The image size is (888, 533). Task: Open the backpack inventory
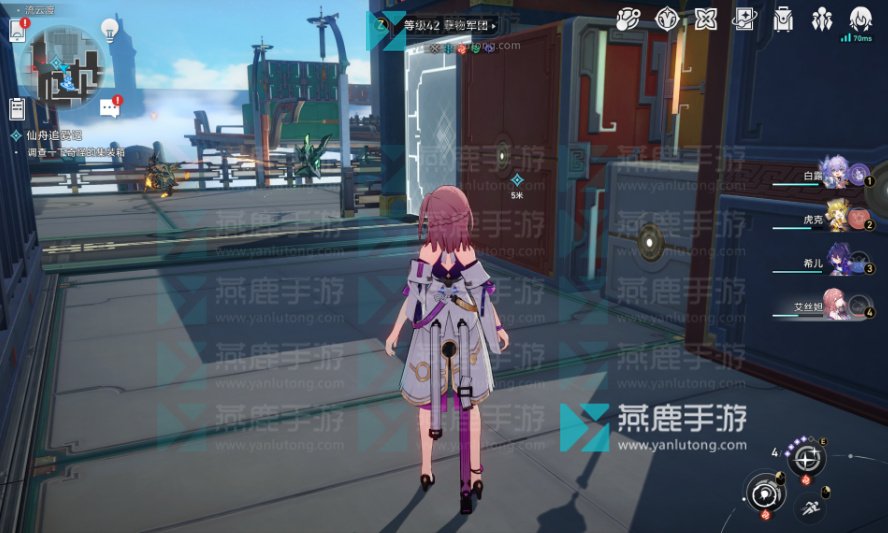(784, 18)
